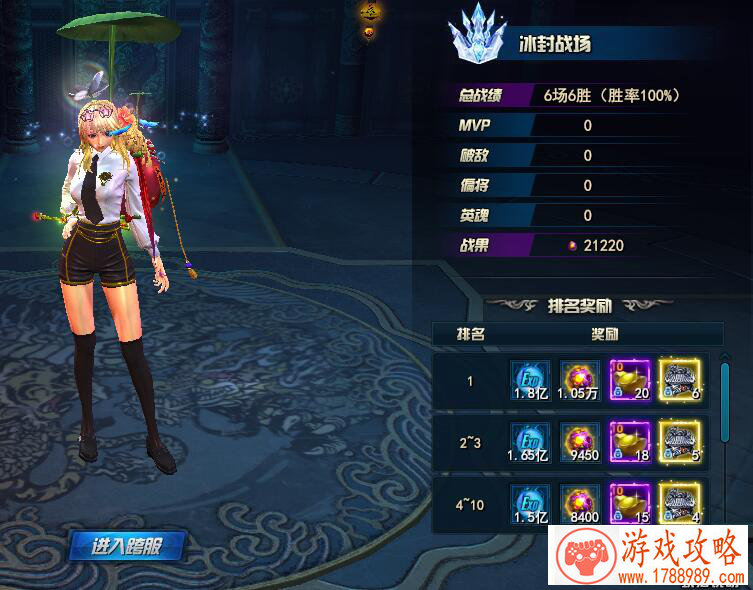Select the purple orb reward labeled 9450

(580, 443)
